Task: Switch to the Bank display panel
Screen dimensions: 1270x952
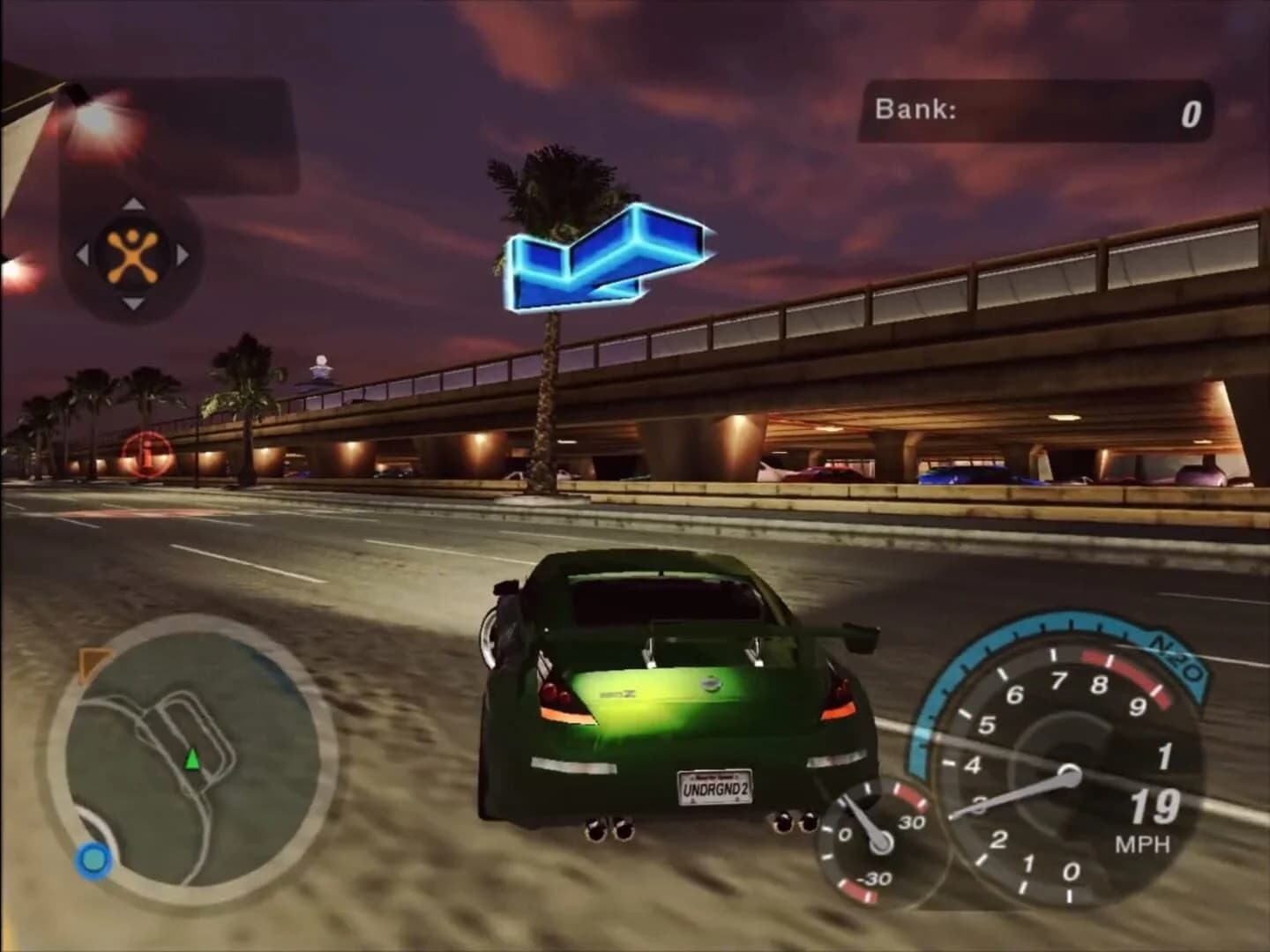Action: (x=1032, y=109)
